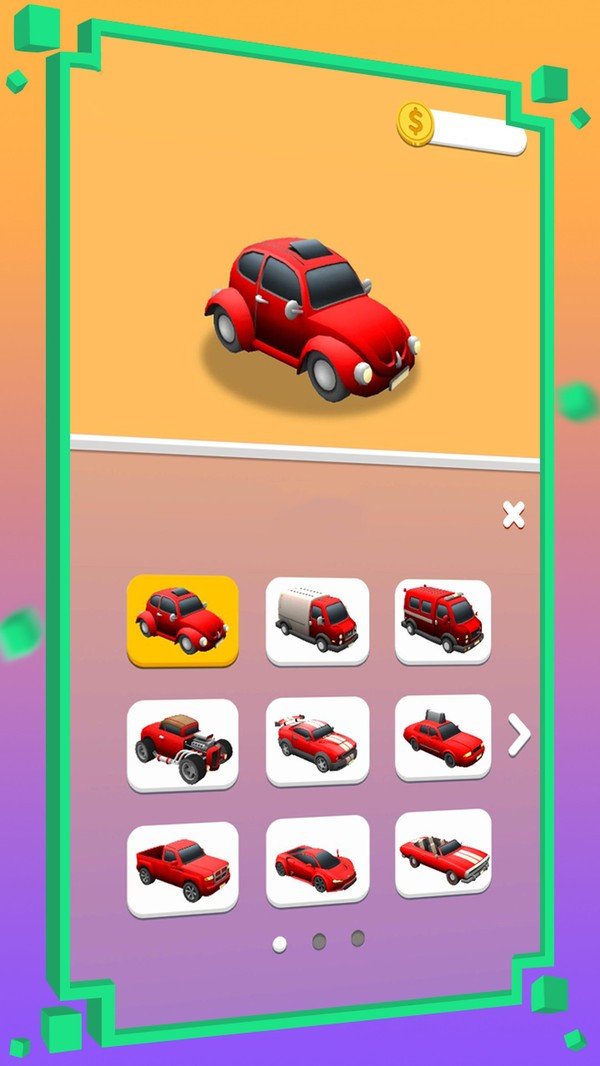The image size is (600, 1066).
Task: Select the red taxi sedan tile
Action: pyautogui.click(x=442, y=738)
